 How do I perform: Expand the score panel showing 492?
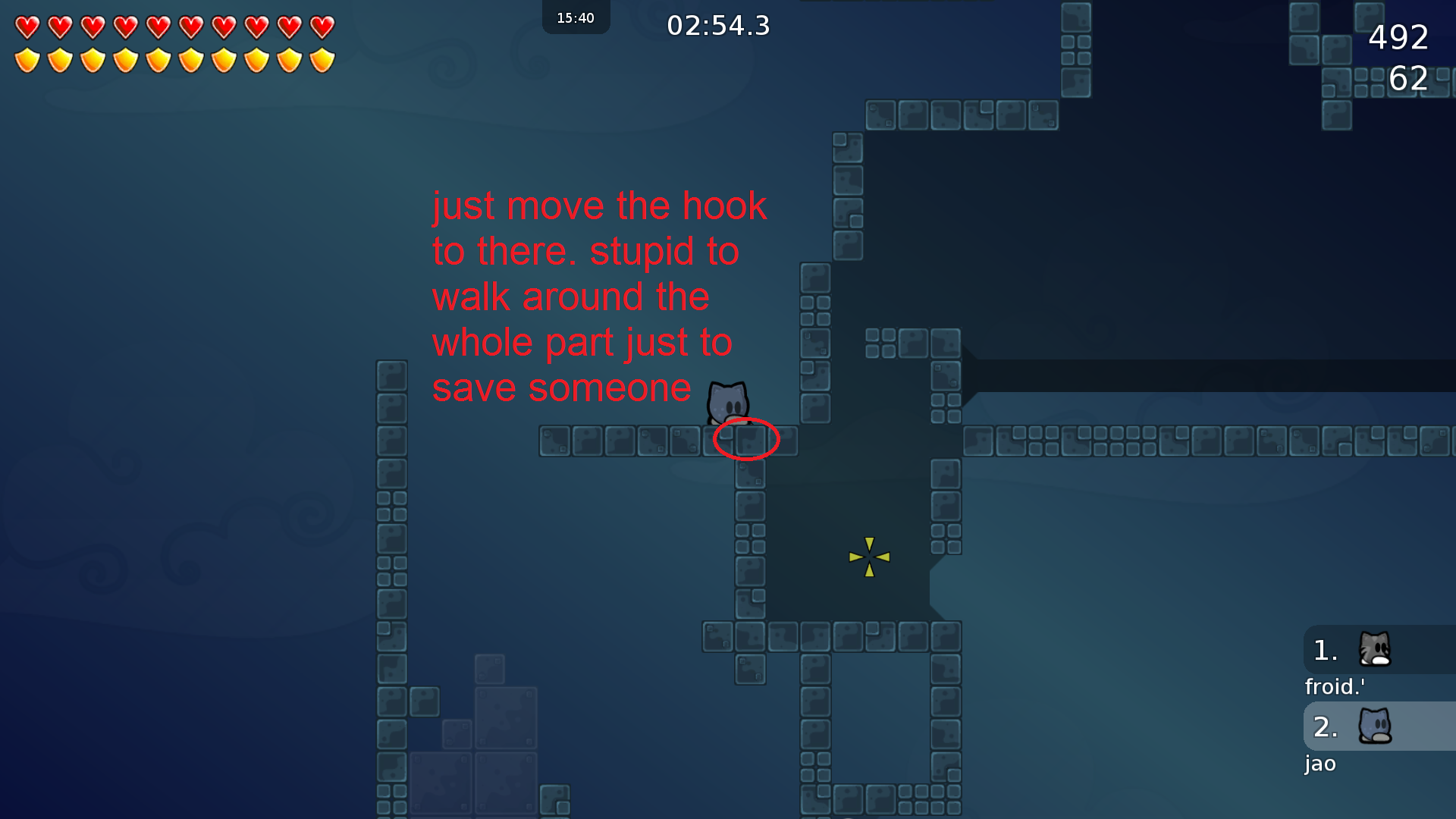[1398, 39]
